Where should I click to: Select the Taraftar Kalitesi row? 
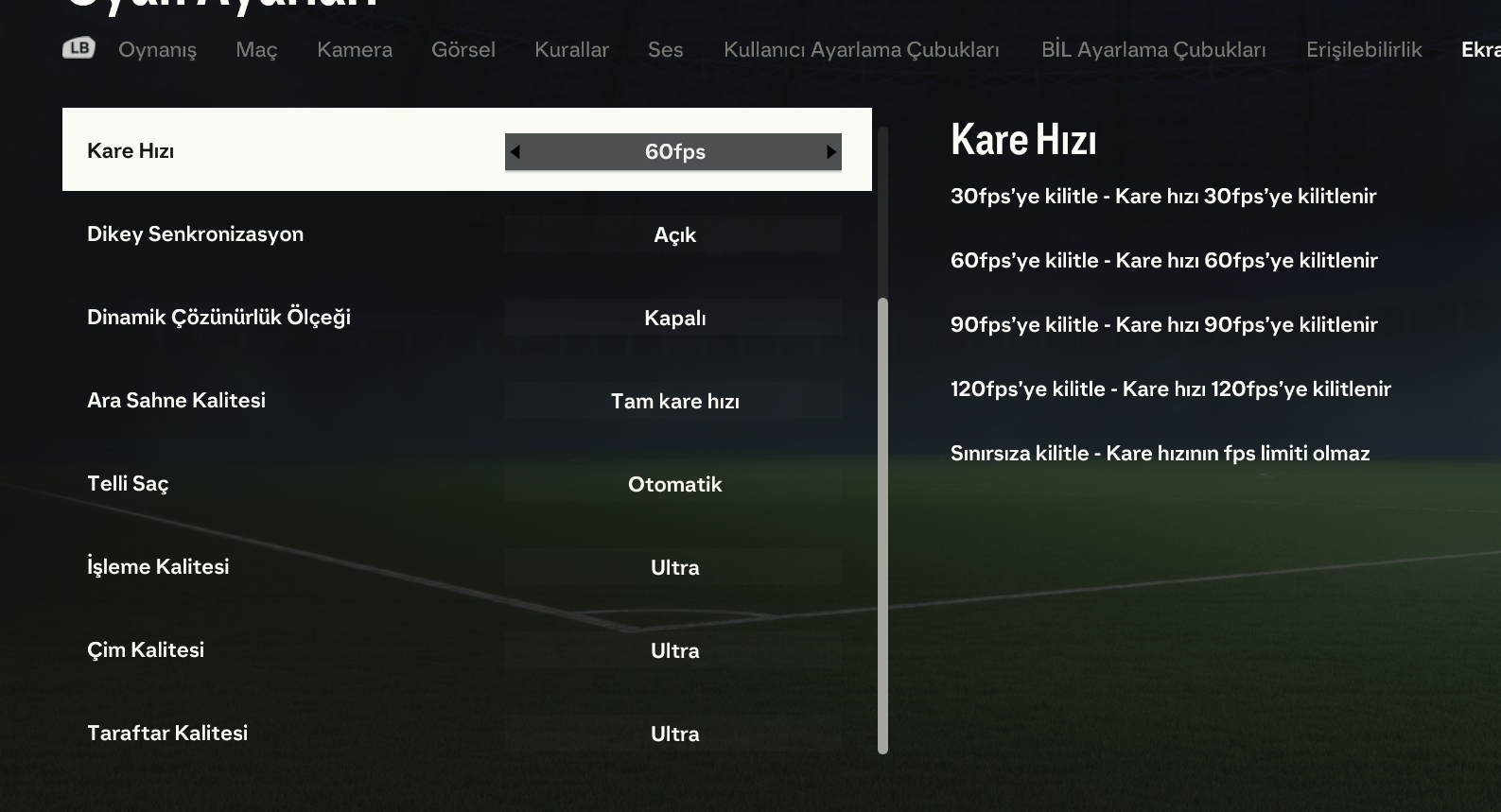466,734
